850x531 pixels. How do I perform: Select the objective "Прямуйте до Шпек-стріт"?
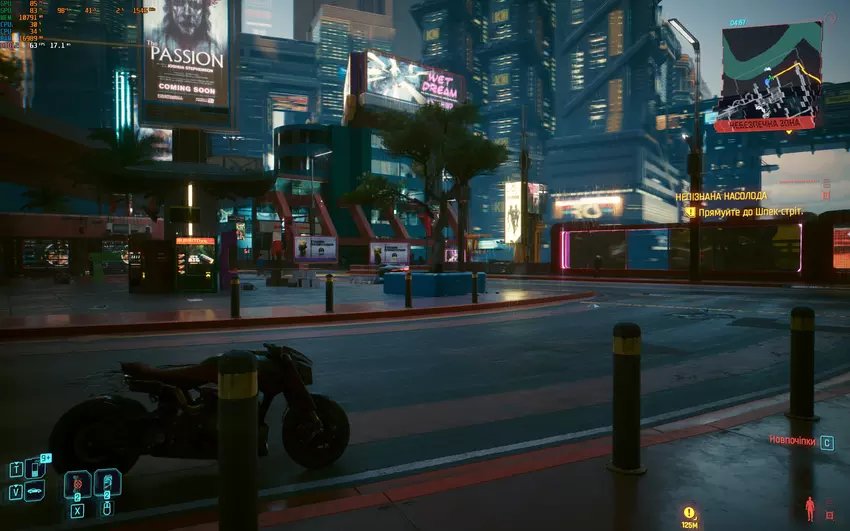coord(750,212)
